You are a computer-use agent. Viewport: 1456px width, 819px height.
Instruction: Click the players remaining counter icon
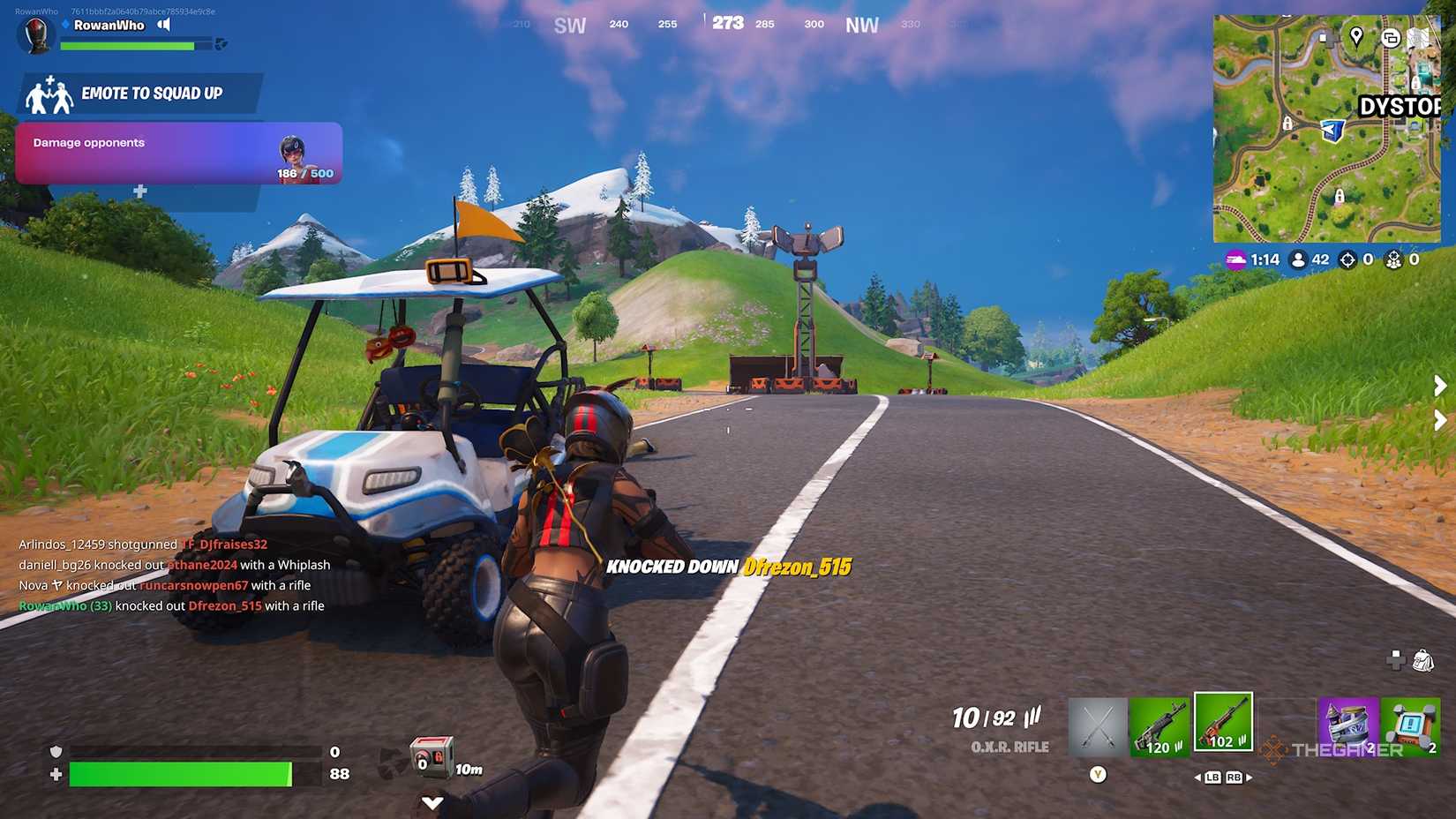click(1299, 259)
